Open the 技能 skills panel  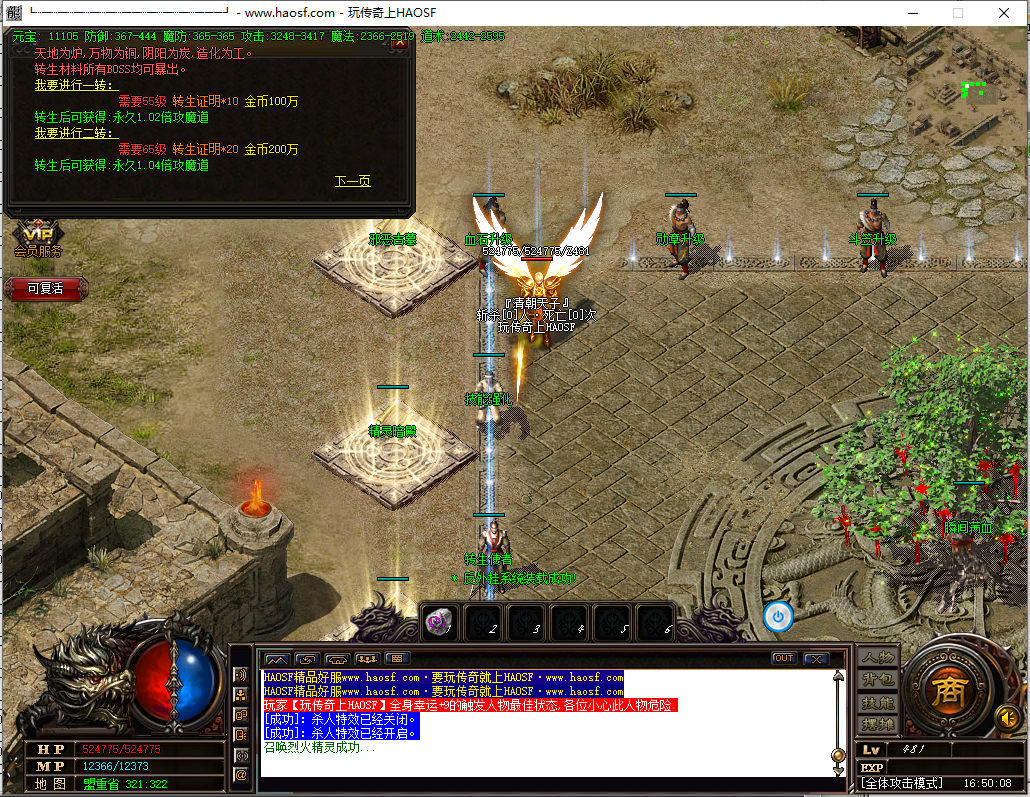(878, 703)
